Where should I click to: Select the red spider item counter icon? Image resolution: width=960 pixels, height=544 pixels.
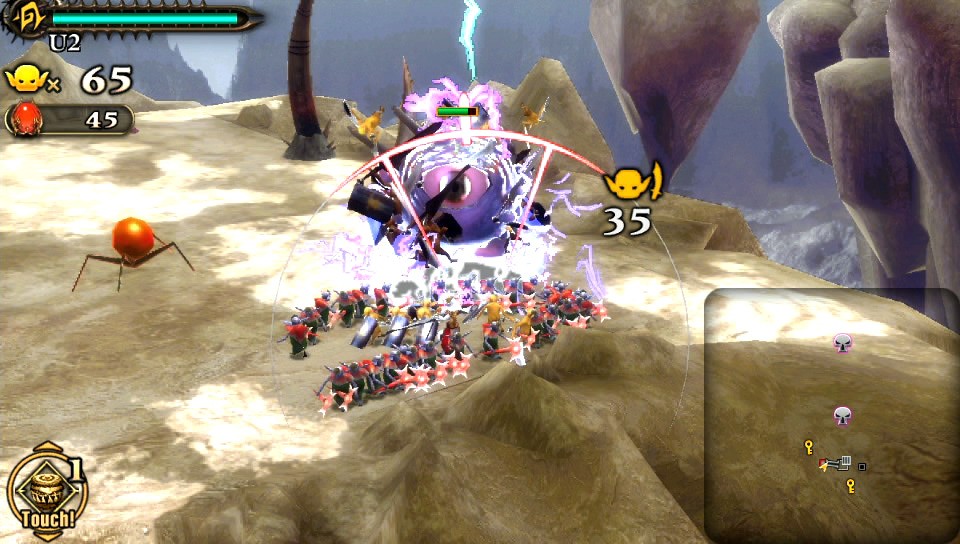[x=24, y=119]
